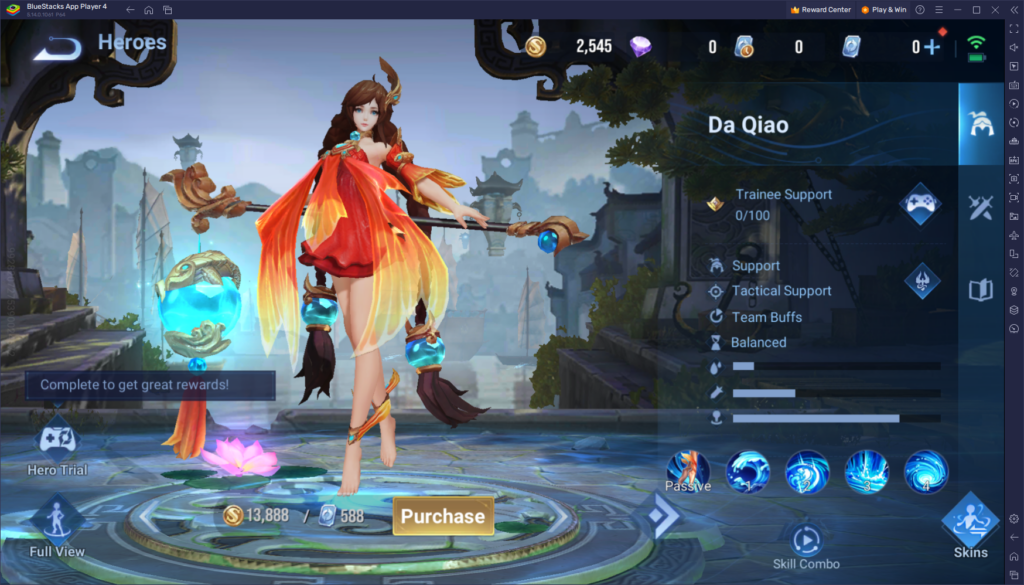Image resolution: width=1024 pixels, height=585 pixels.
Task: Select skill icon numbered 4
Action: 926,471
